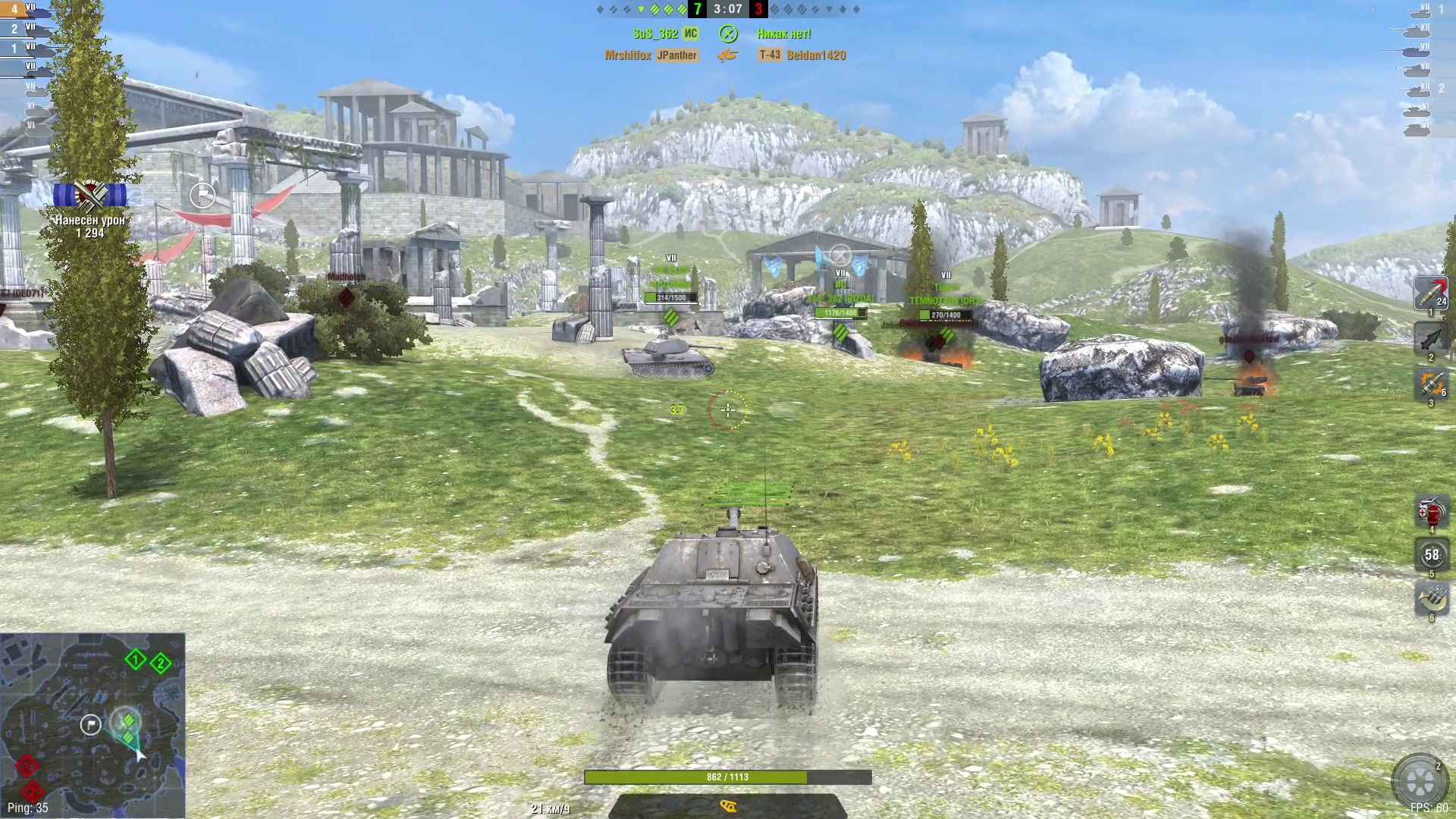
Task: Select base capture point 2 on the minimap
Action: [160, 661]
